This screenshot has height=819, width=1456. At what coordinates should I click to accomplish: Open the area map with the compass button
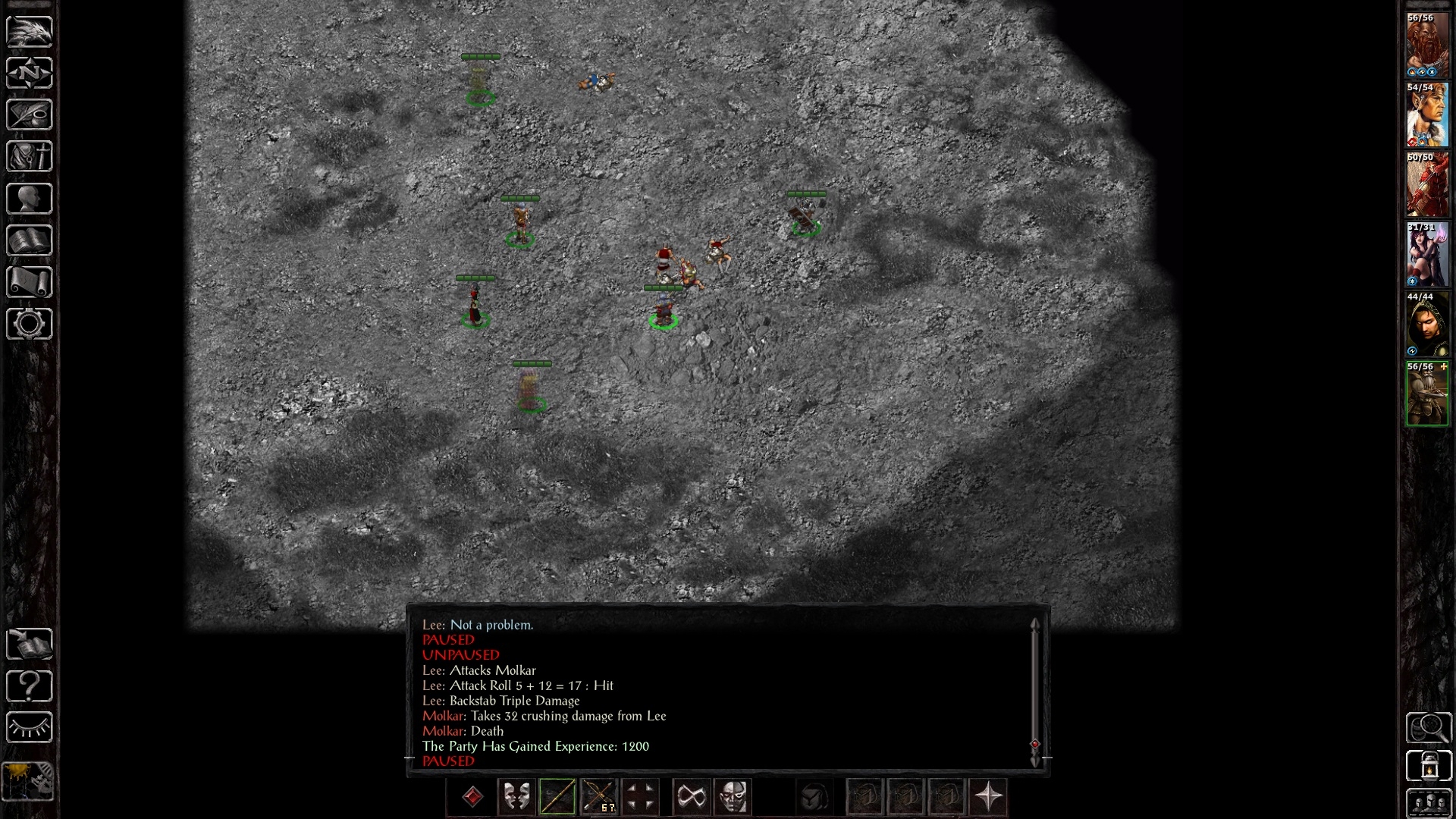tap(30, 73)
